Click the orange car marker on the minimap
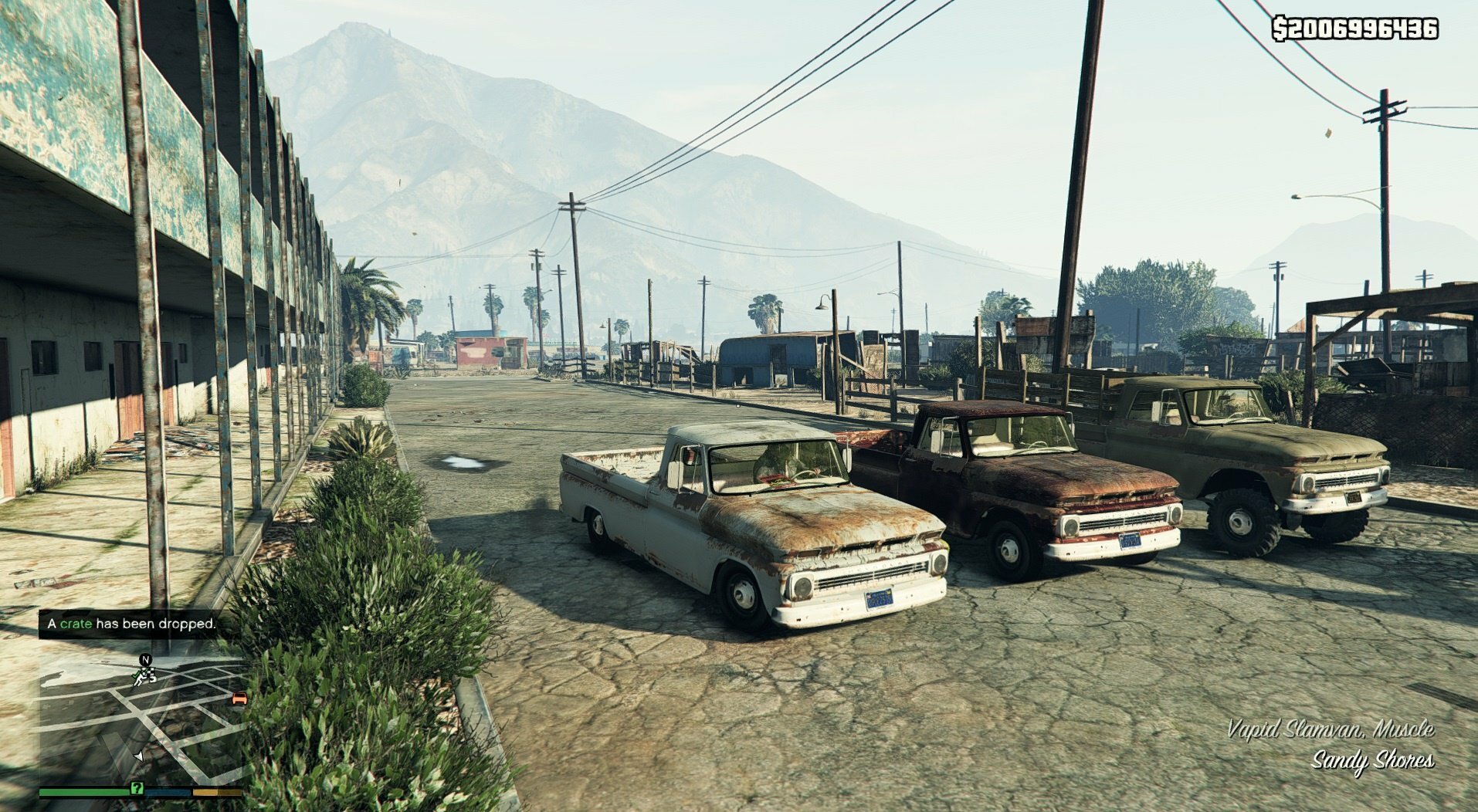1478x812 pixels. click(x=239, y=699)
